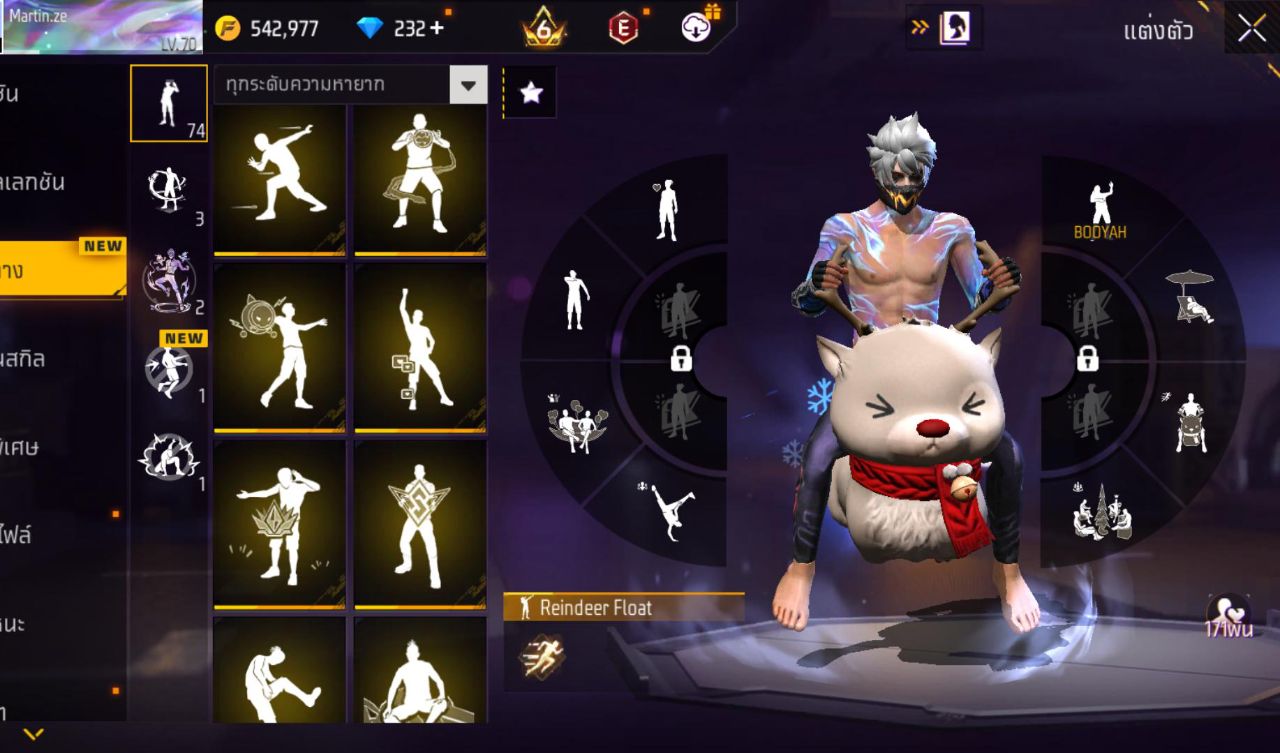The image size is (1280, 753).
Task: Select the basketball hoop emote tile
Action: pyautogui.click(x=420, y=177)
